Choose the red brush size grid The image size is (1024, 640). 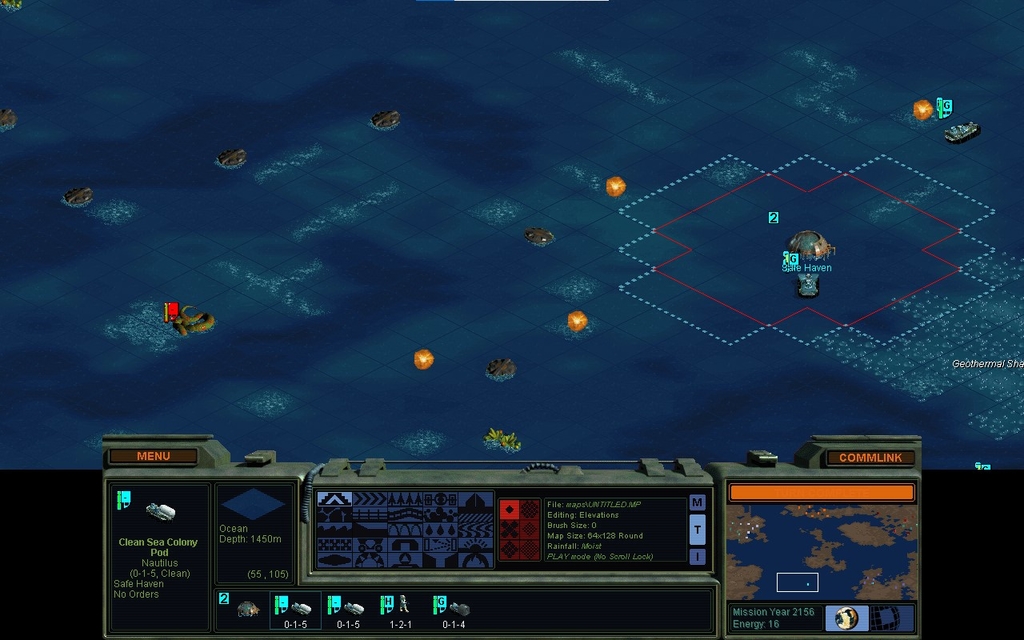(519, 530)
